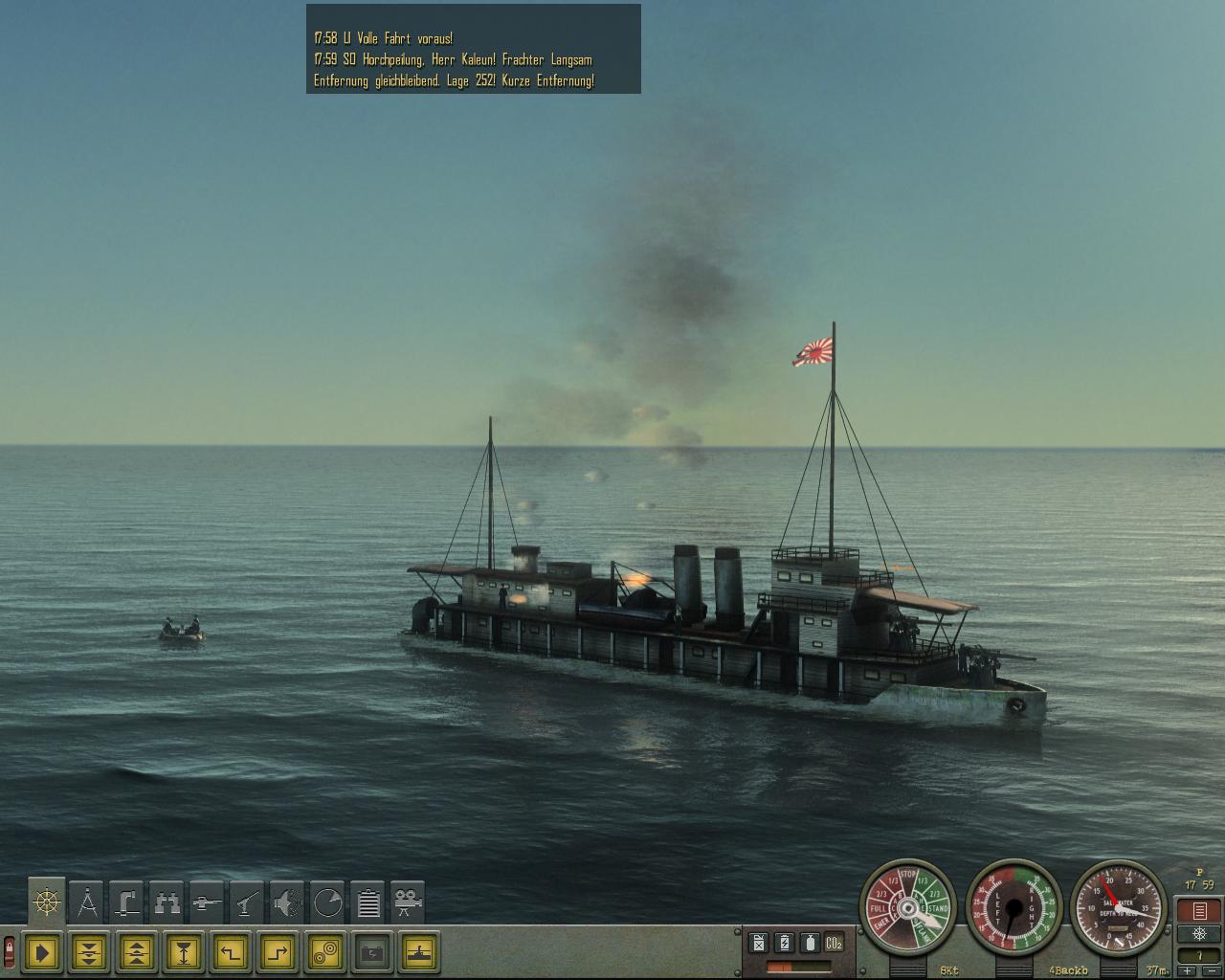This screenshot has height=980, width=1225.
Task: Select the ship's wheel helm station tab
Action: tap(47, 902)
